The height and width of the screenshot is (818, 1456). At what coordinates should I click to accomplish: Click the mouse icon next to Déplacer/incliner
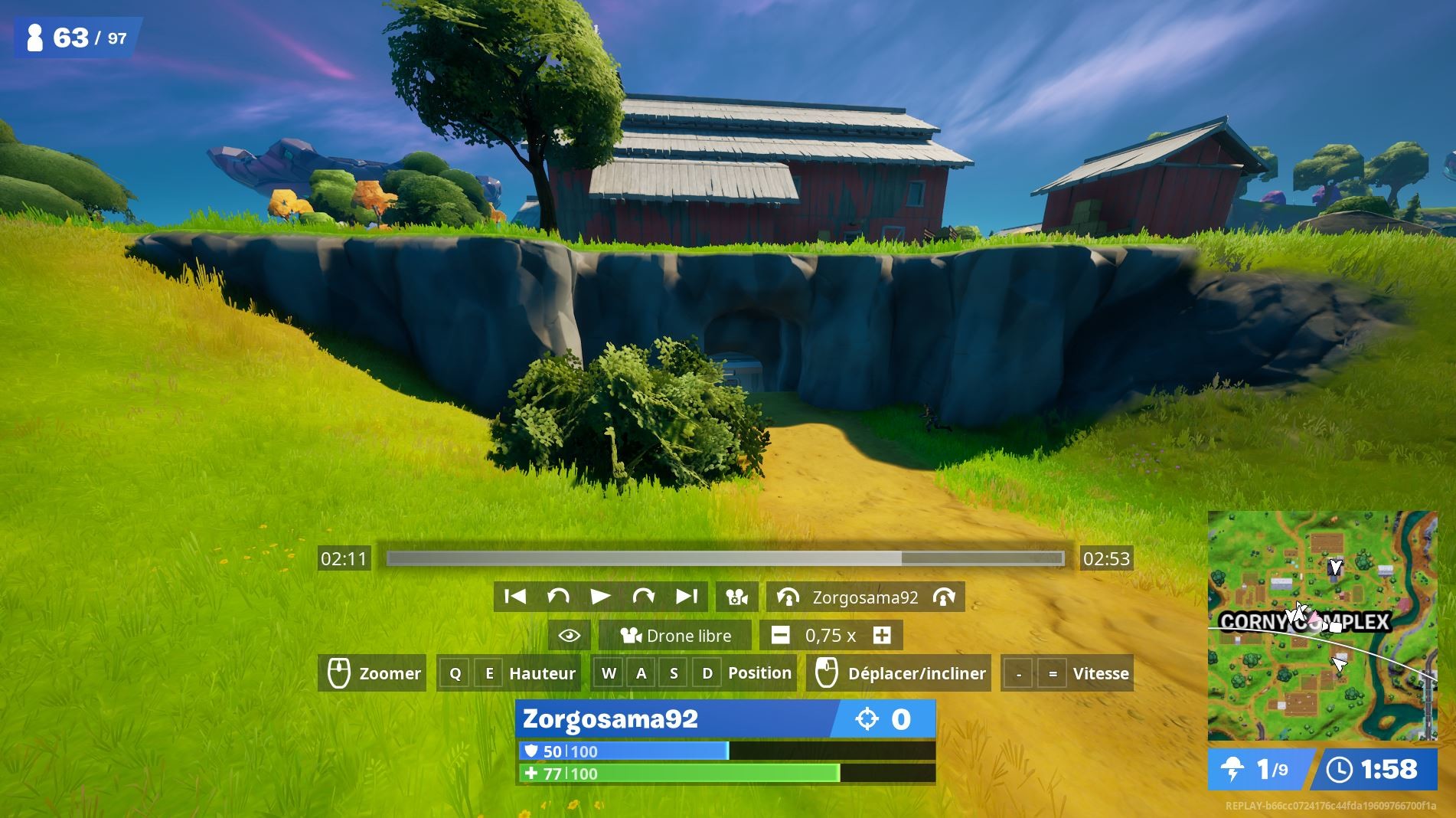[x=828, y=673]
